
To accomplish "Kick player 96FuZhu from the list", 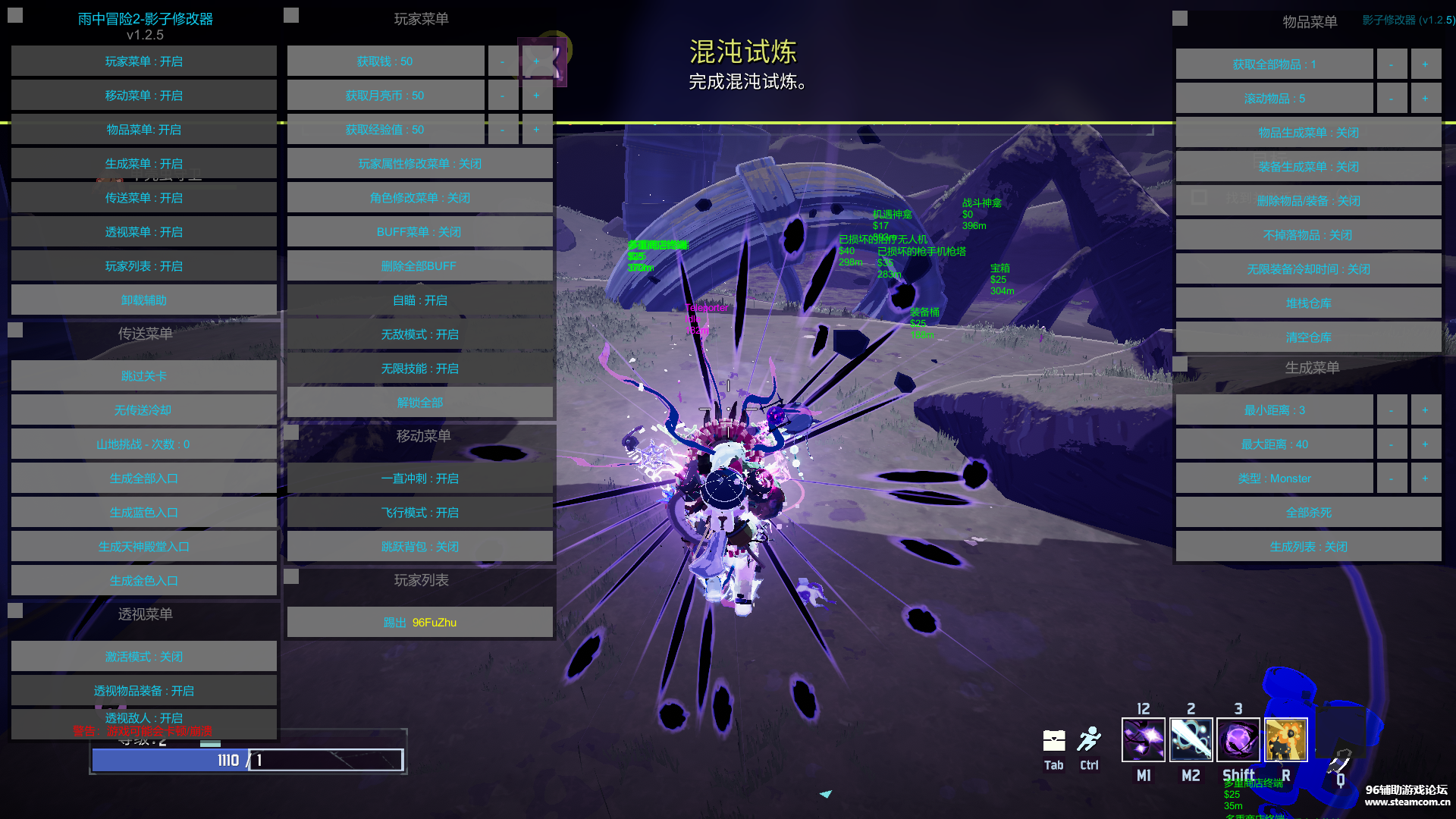I will [x=419, y=623].
